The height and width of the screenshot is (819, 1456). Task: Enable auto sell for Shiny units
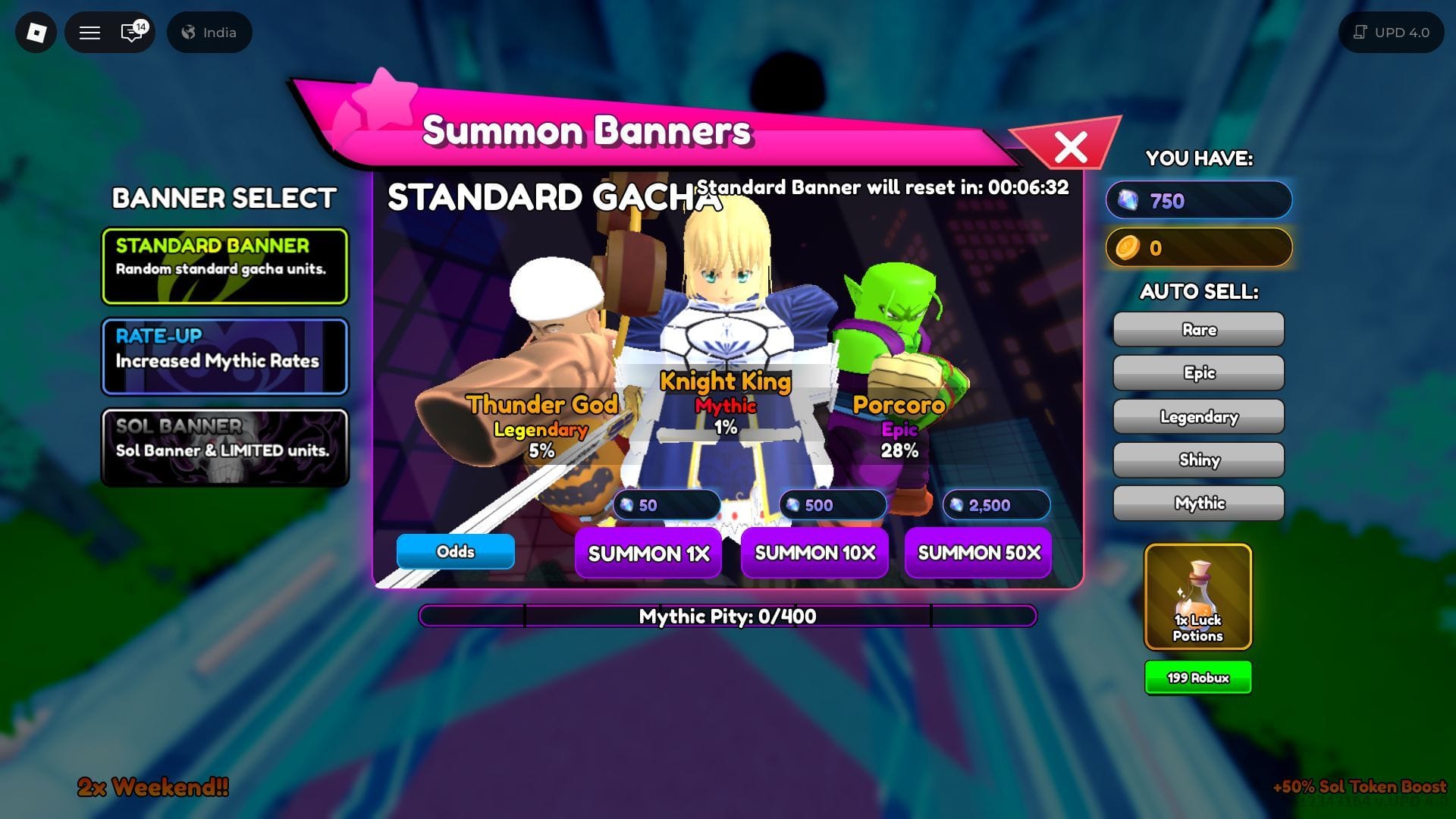coord(1197,460)
